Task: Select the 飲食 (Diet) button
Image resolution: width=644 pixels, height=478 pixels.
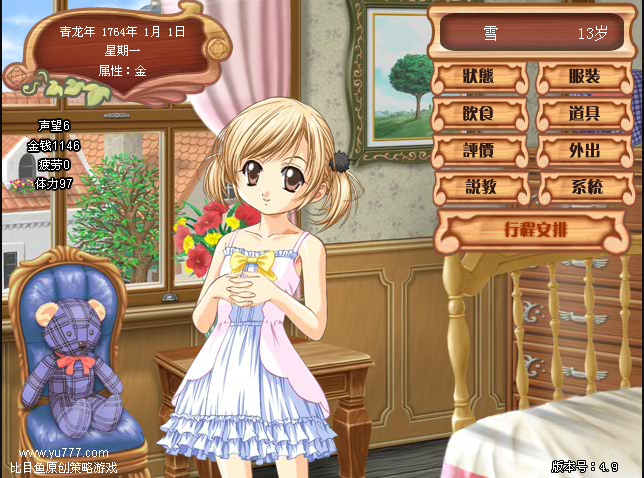Action: [x=480, y=113]
